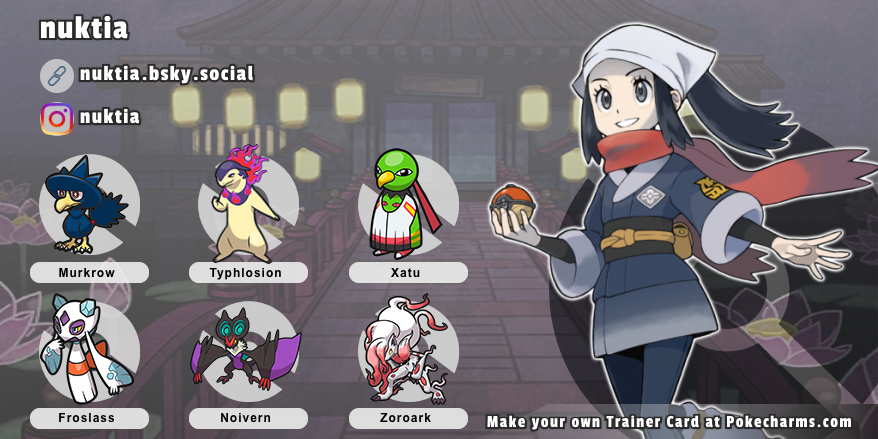
Task: Choose the Noivern sprite
Action: [247, 351]
